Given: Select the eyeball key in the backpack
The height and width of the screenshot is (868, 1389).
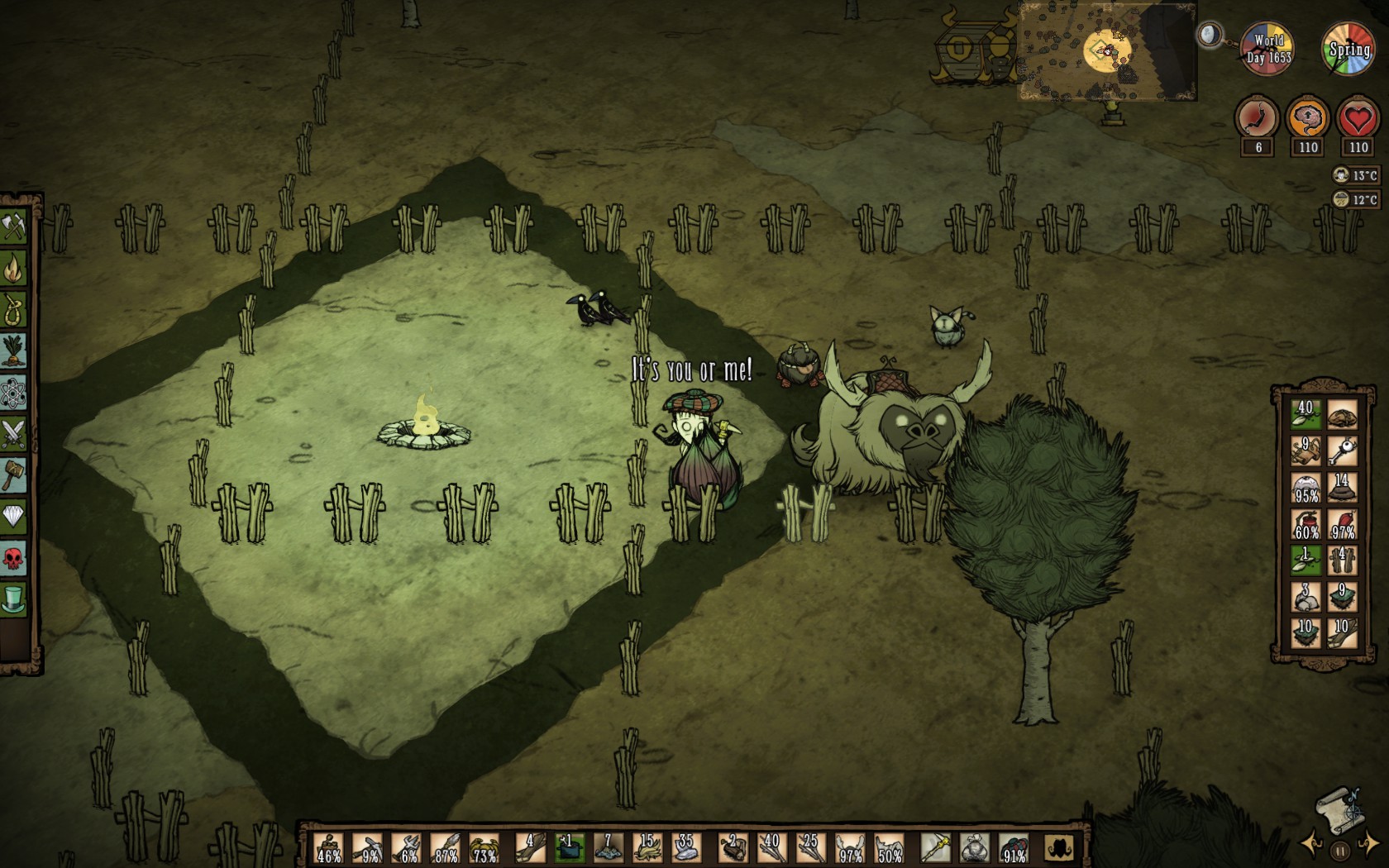Looking at the screenshot, I should pos(1341,451).
